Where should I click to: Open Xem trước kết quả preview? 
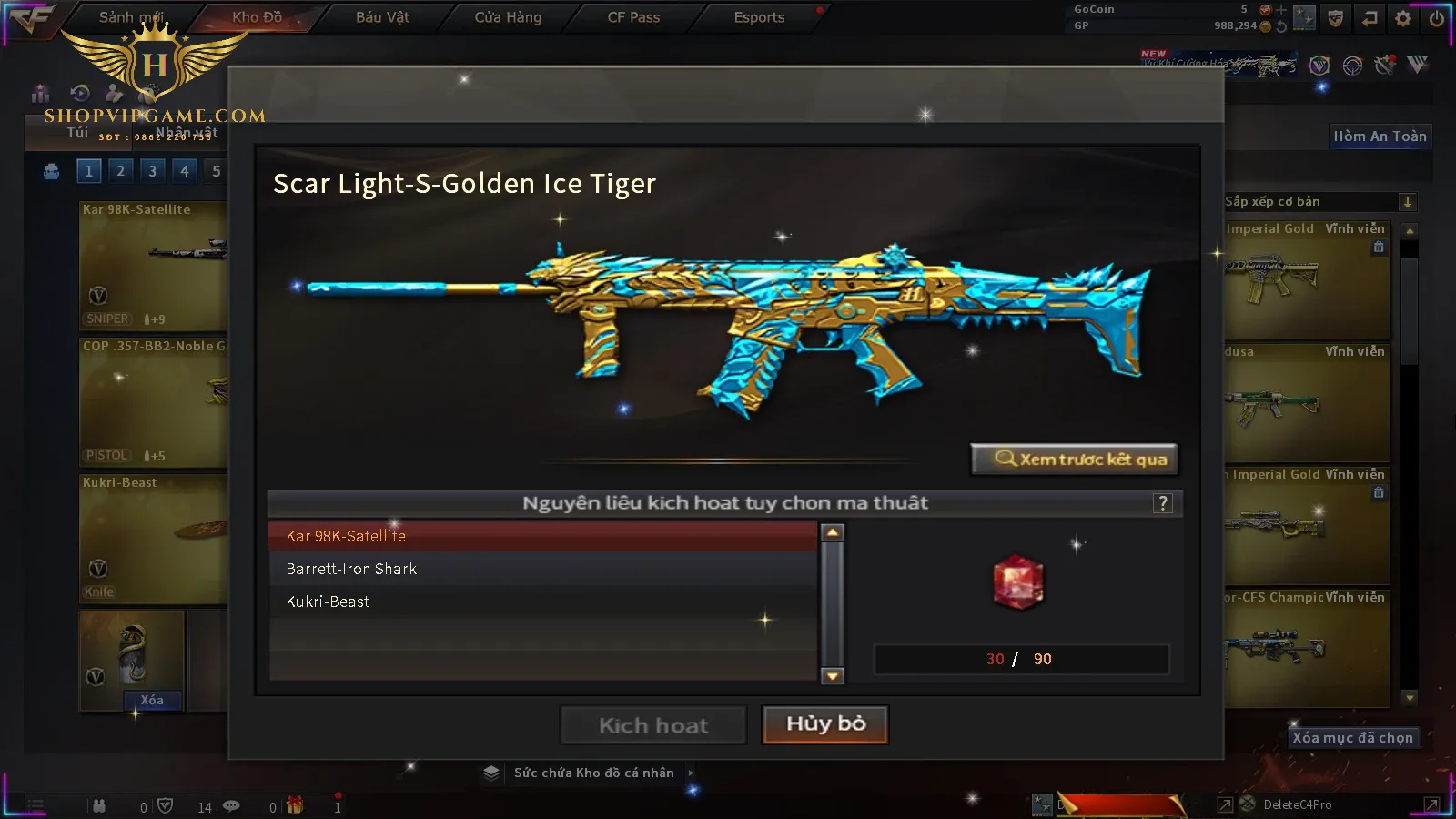[x=1075, y=460]
